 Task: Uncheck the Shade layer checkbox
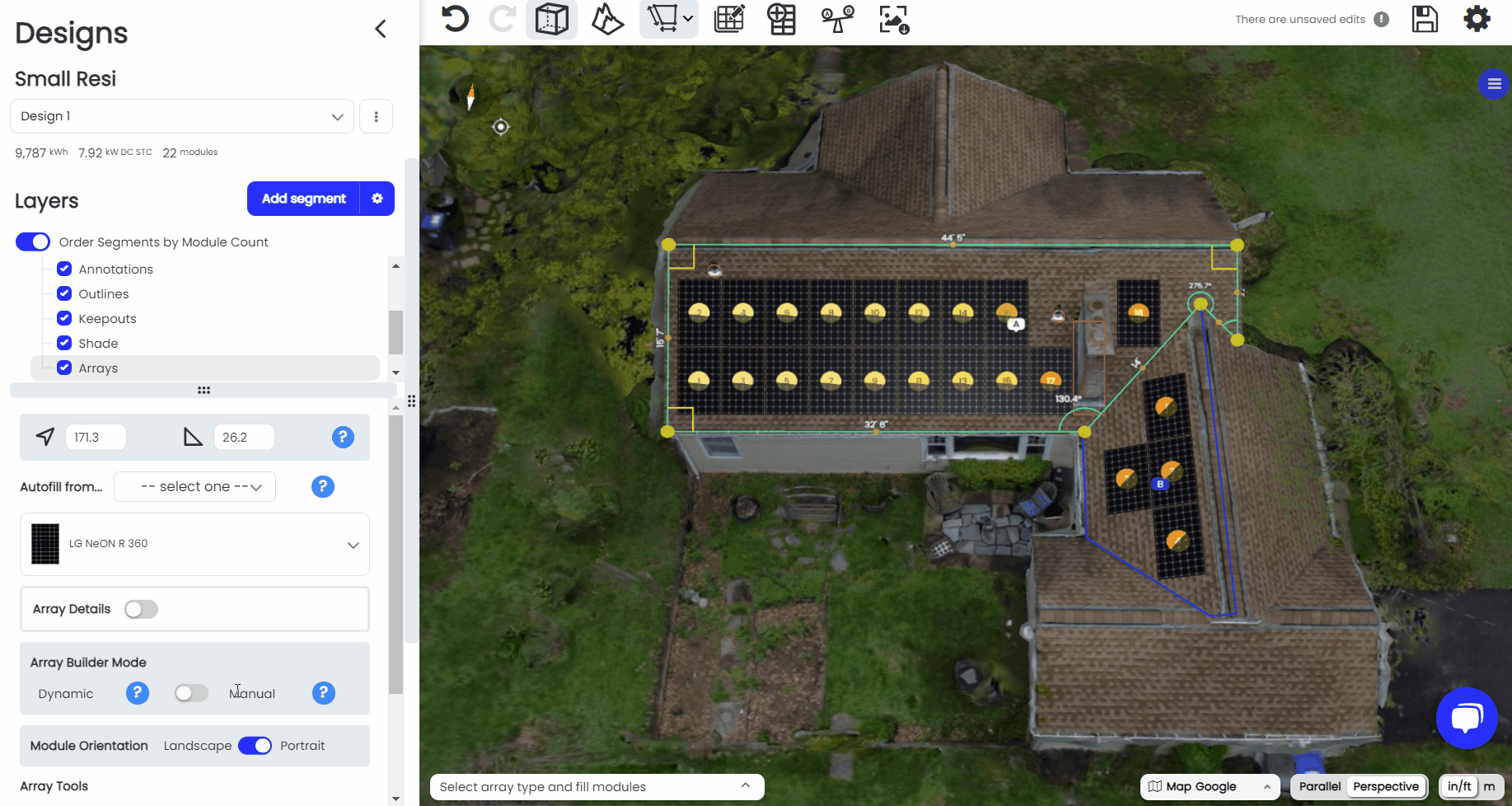[64, 343]
